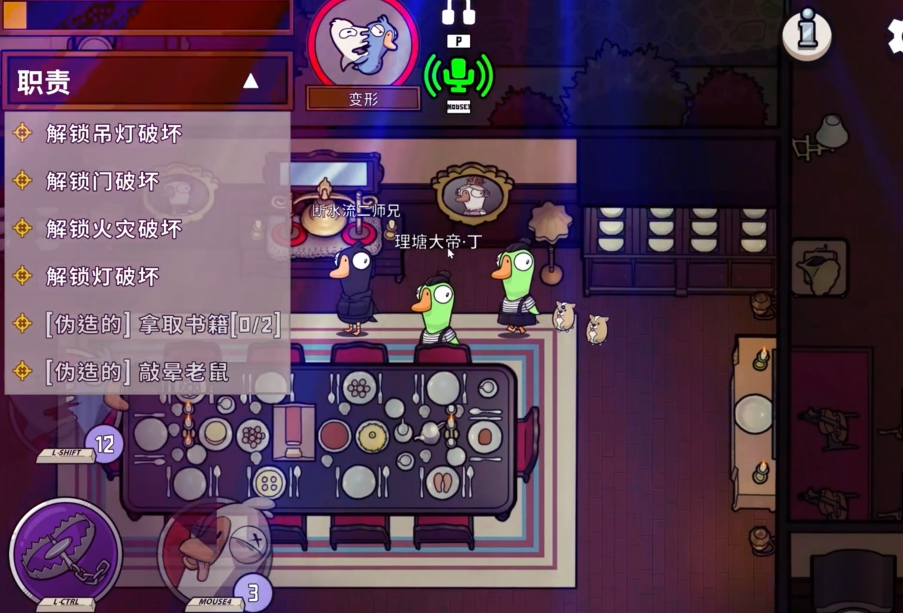Viewport: 903px width, 613px height.
Task: Click the 解锁灯破坏 task entry
Action: click(102, 277)
